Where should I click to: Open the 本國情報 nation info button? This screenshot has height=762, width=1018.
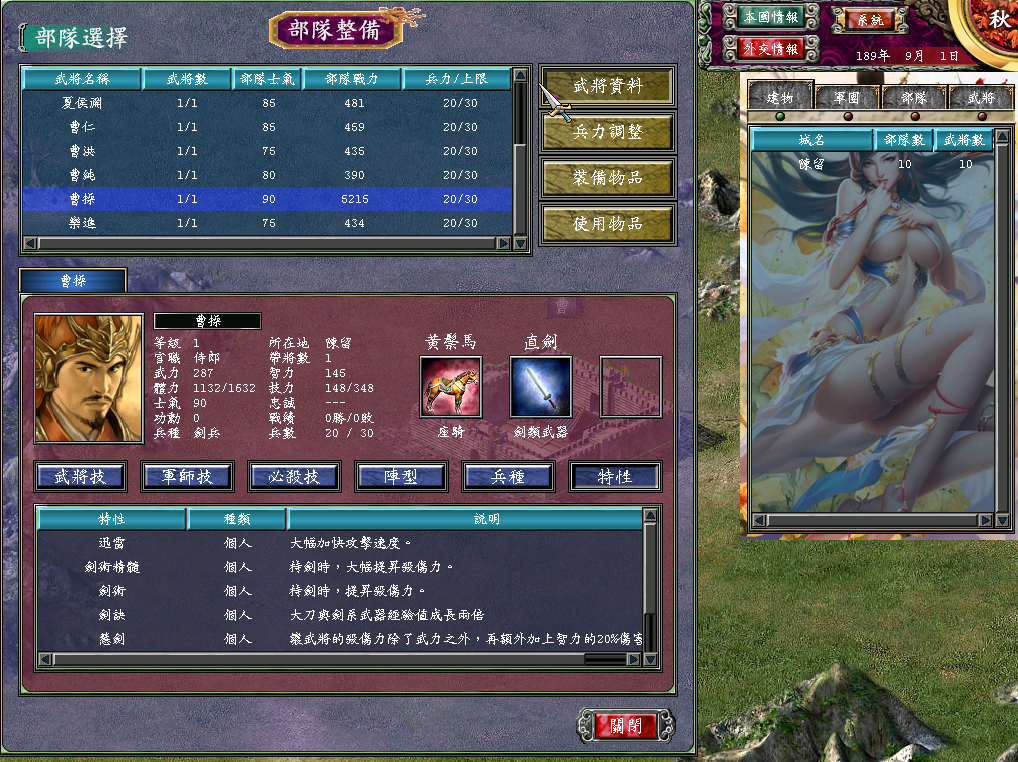[x=770, y=16]
